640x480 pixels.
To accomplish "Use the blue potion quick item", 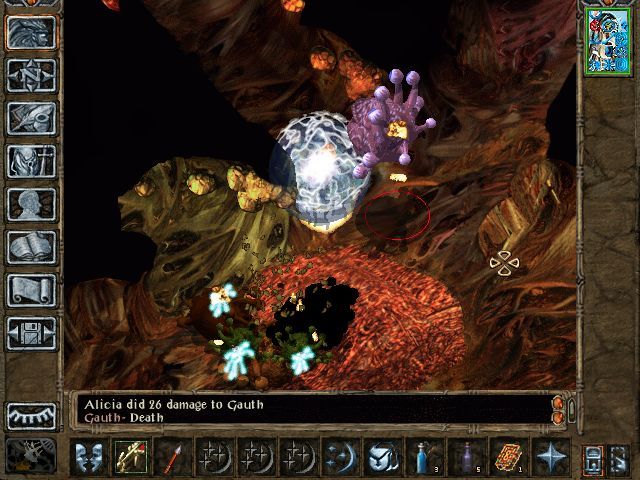I will click(425, 457).
